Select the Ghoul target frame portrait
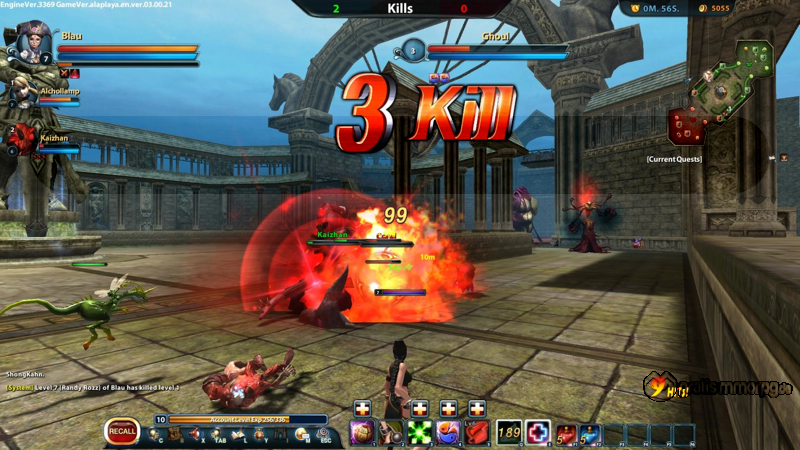The width and height of the screenshot is (800, 450). tap(413, 51)
